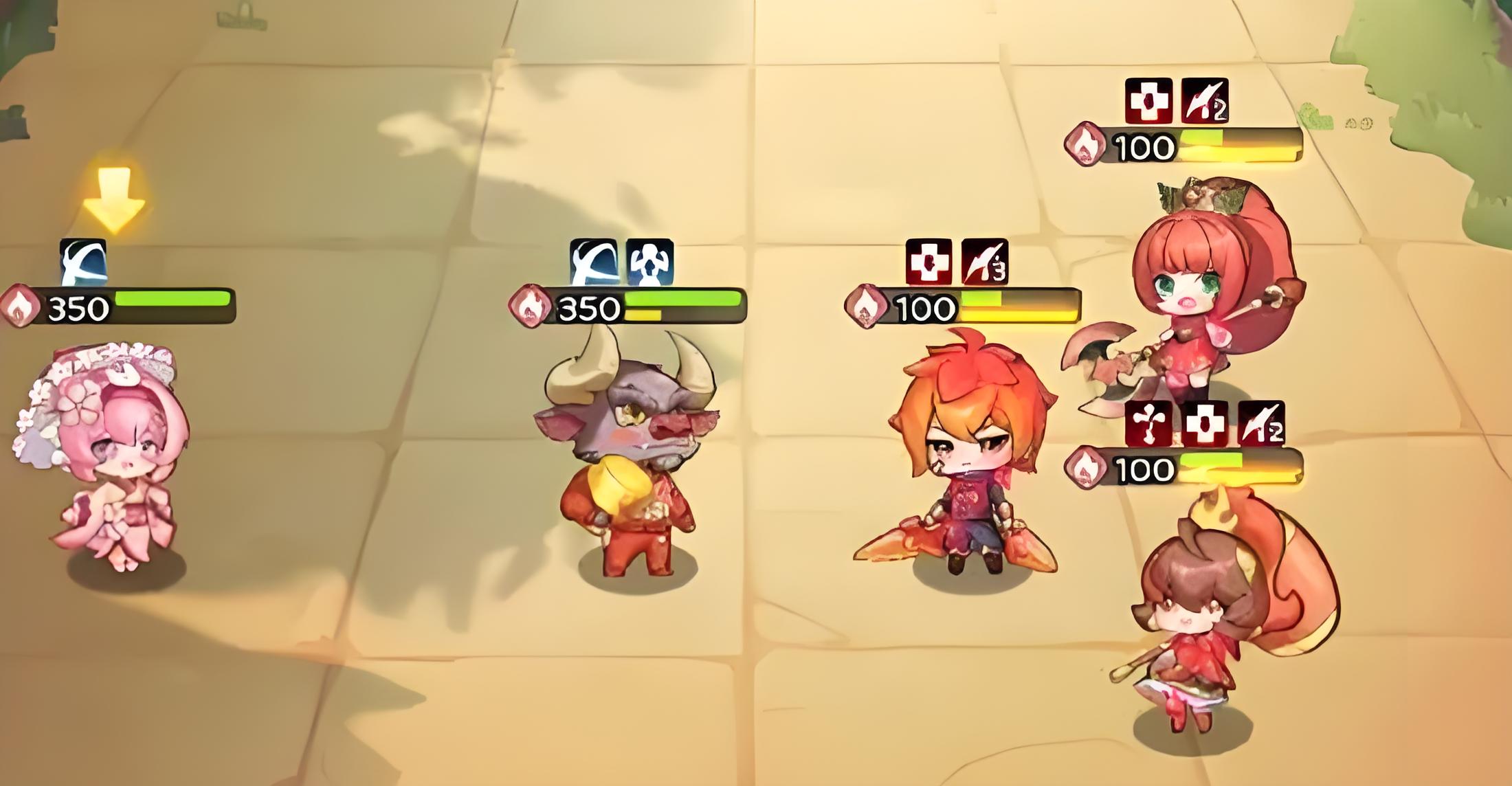Inspect the blue flexing-figure buff icon
The height and width of the screenshot is (786, 1512).
click(649, 262)
